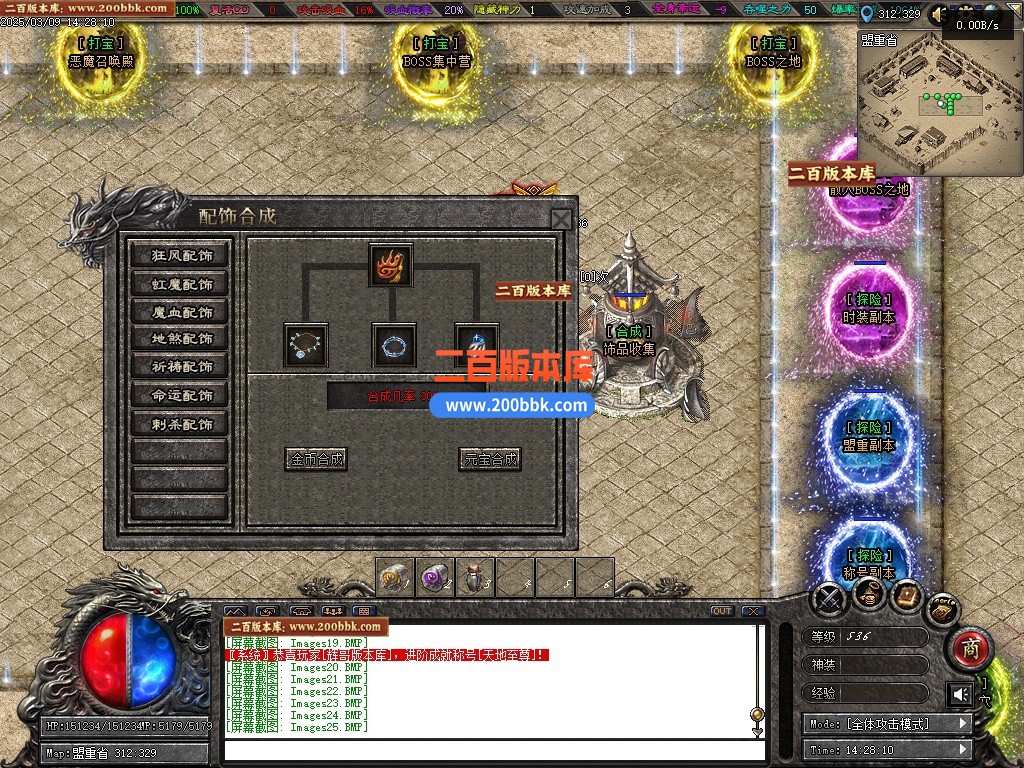
Task: Select the flame accessory result slot
Action: click(x=390, y=265)
